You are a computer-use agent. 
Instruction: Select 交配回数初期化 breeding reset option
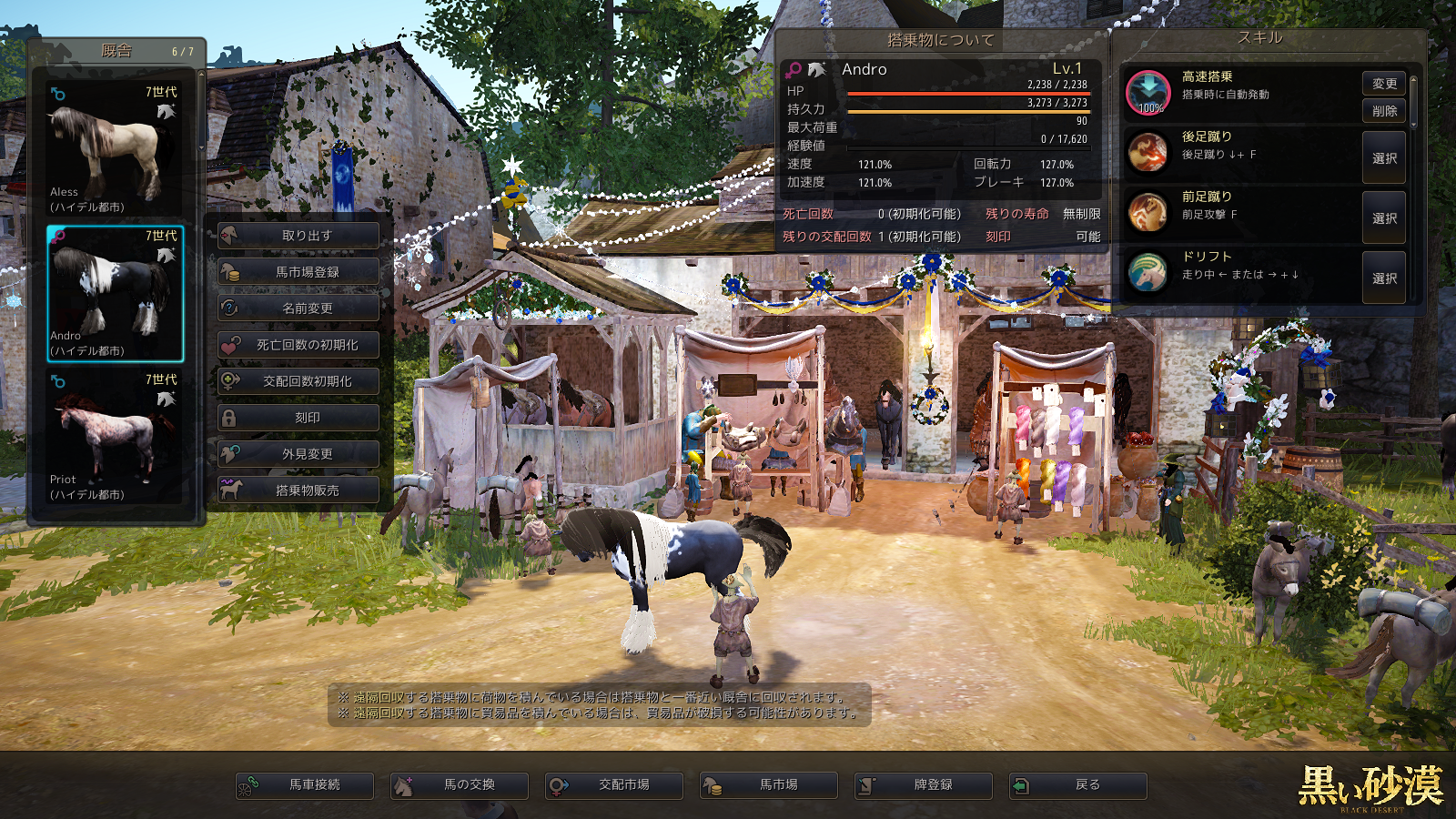pyautogui.click(x=298, y=381)
